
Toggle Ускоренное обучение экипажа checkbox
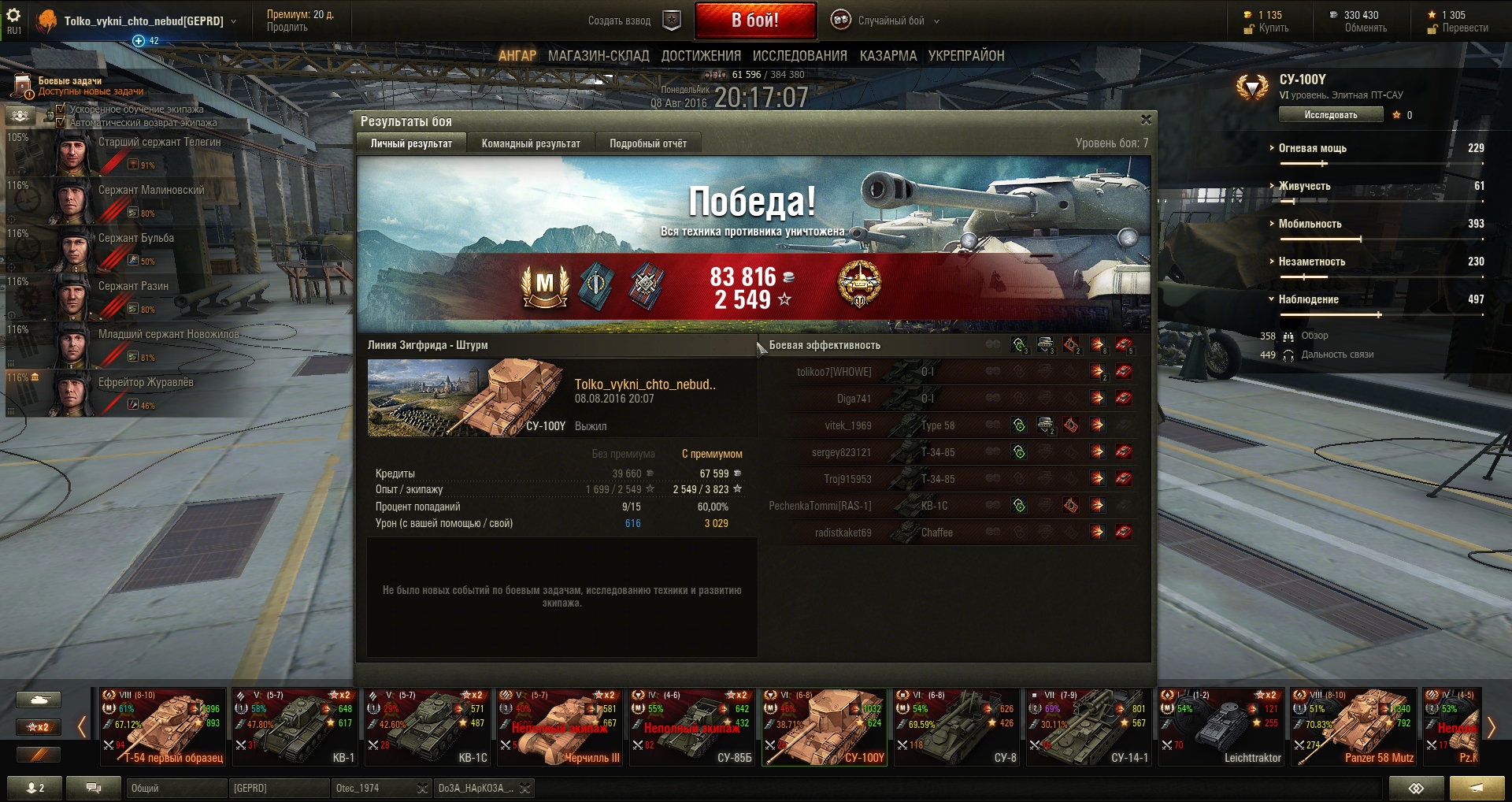pyautogui.click(x=61, y=110)
